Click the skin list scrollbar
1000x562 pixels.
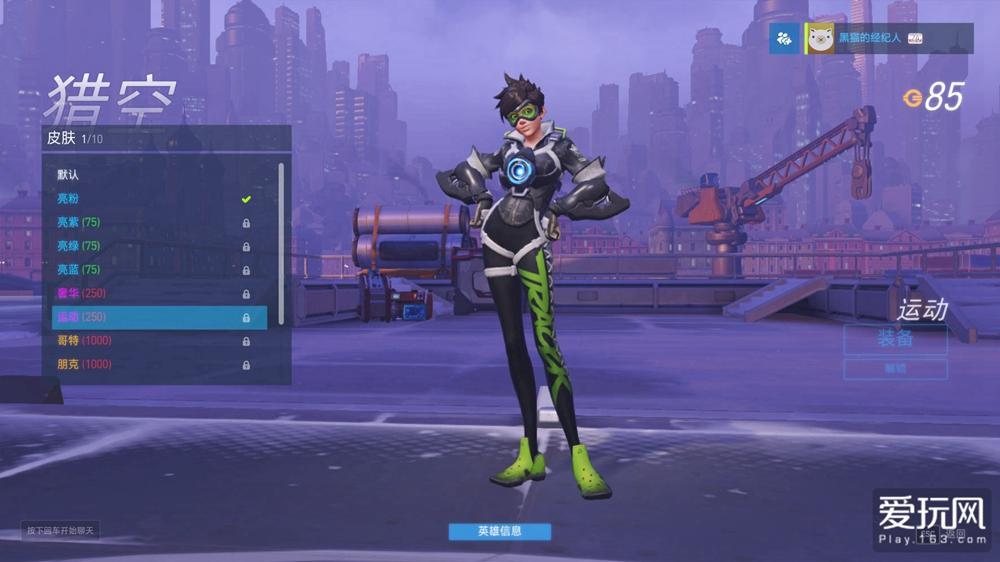point(281,240)
